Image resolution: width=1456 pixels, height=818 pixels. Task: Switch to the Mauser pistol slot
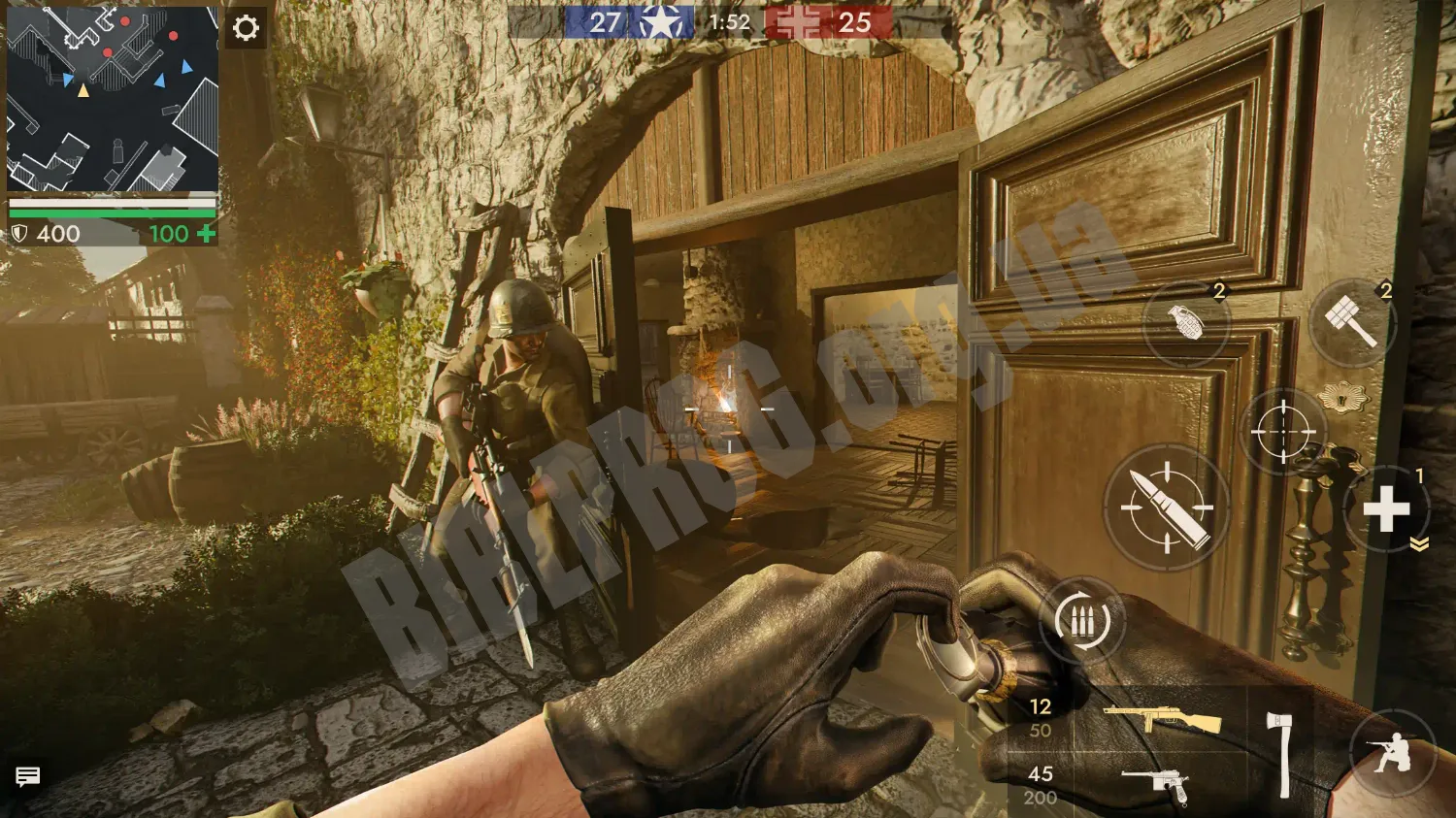point(1156,785)
